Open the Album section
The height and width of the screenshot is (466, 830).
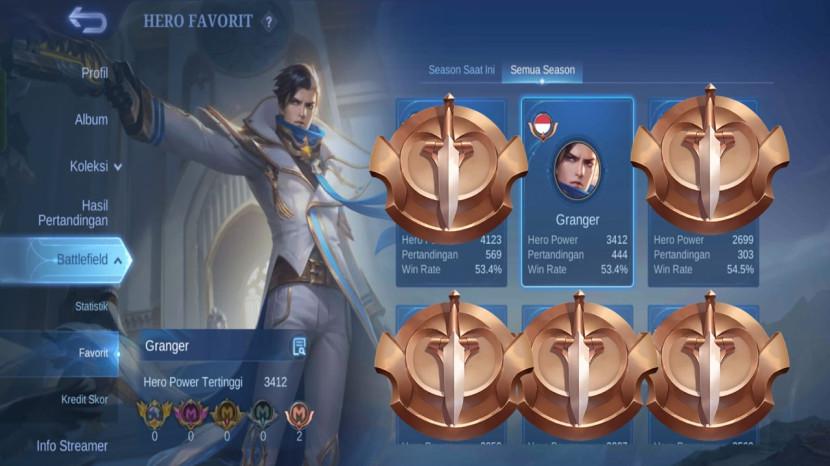click(x=91, y=119)
